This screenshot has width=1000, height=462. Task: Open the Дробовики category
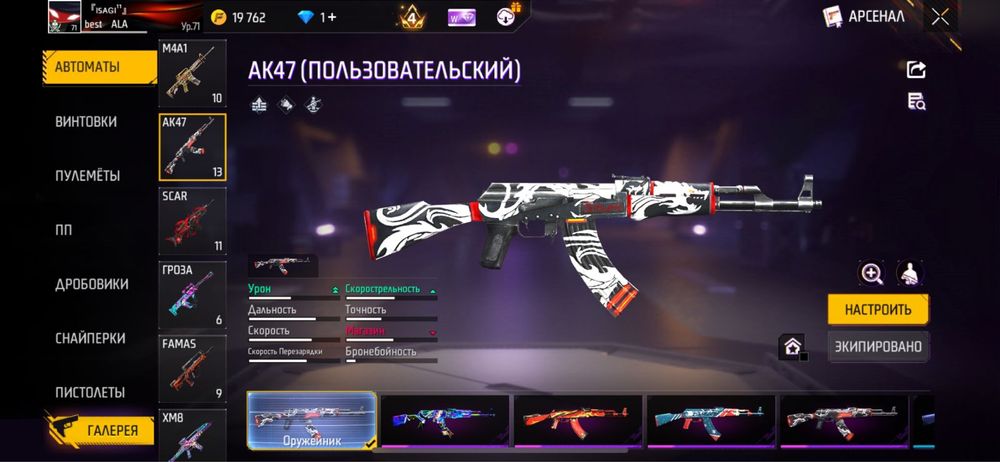tap(92, 284)
